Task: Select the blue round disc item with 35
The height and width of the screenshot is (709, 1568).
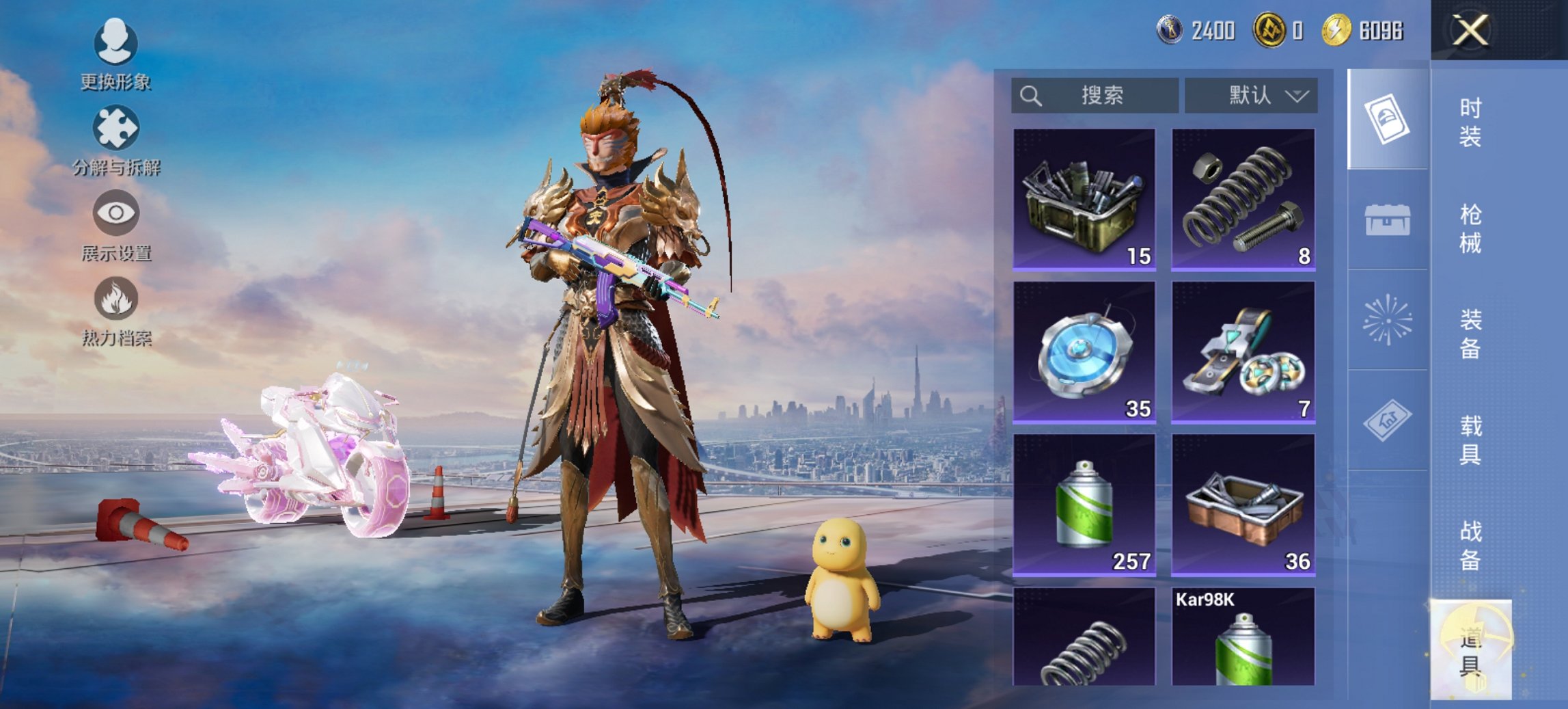Action: click(1084, 351)
